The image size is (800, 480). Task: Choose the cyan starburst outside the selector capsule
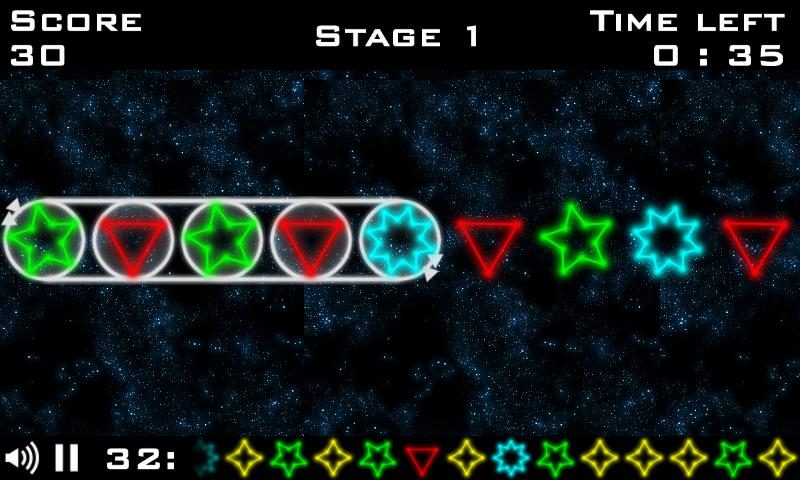[666, 241]
